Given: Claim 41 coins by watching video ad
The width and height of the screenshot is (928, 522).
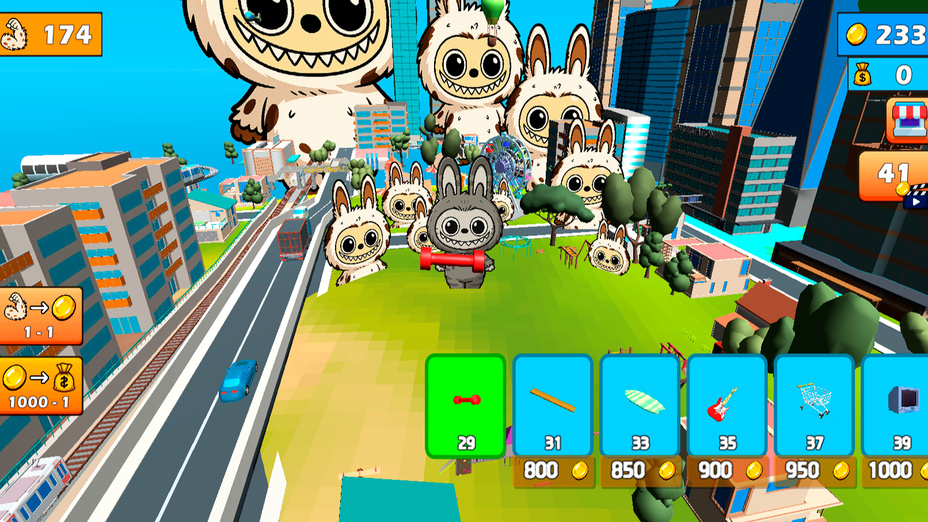Looking at the screenshot, I should point(895,176).
